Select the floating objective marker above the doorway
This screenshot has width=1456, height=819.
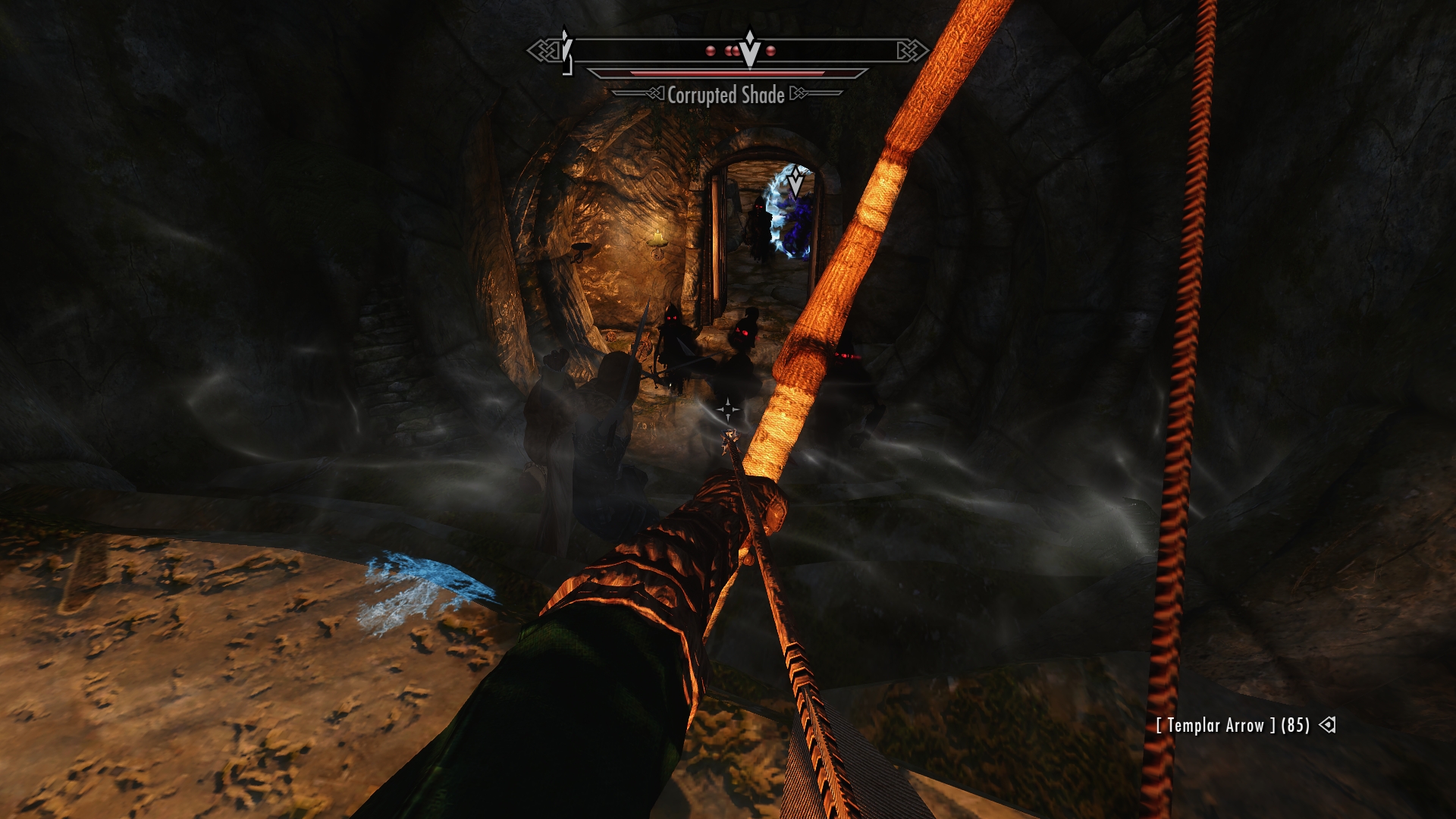[795, 182]
